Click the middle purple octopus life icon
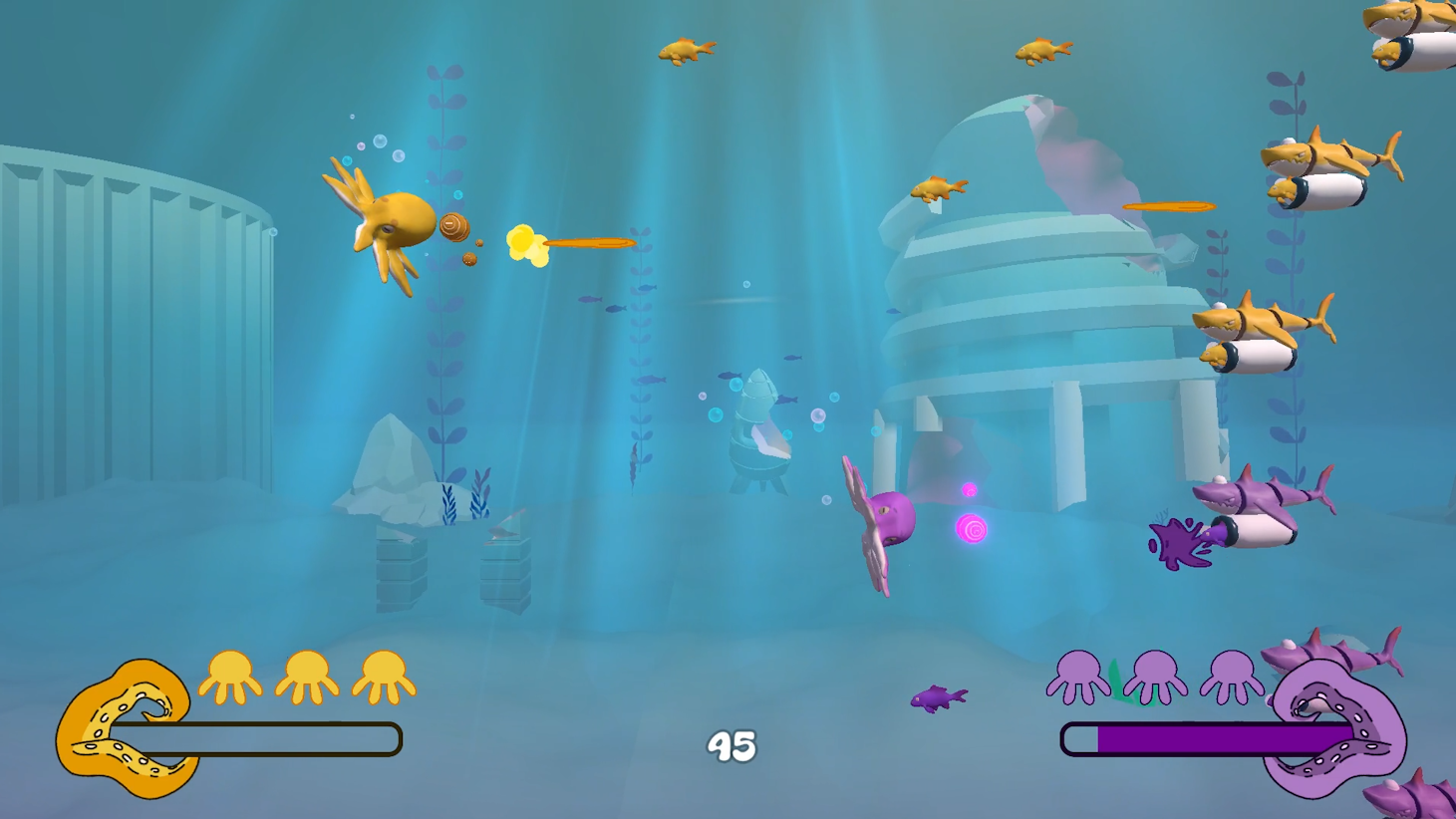This screenshot has width=1456, height=819. 1153,676
